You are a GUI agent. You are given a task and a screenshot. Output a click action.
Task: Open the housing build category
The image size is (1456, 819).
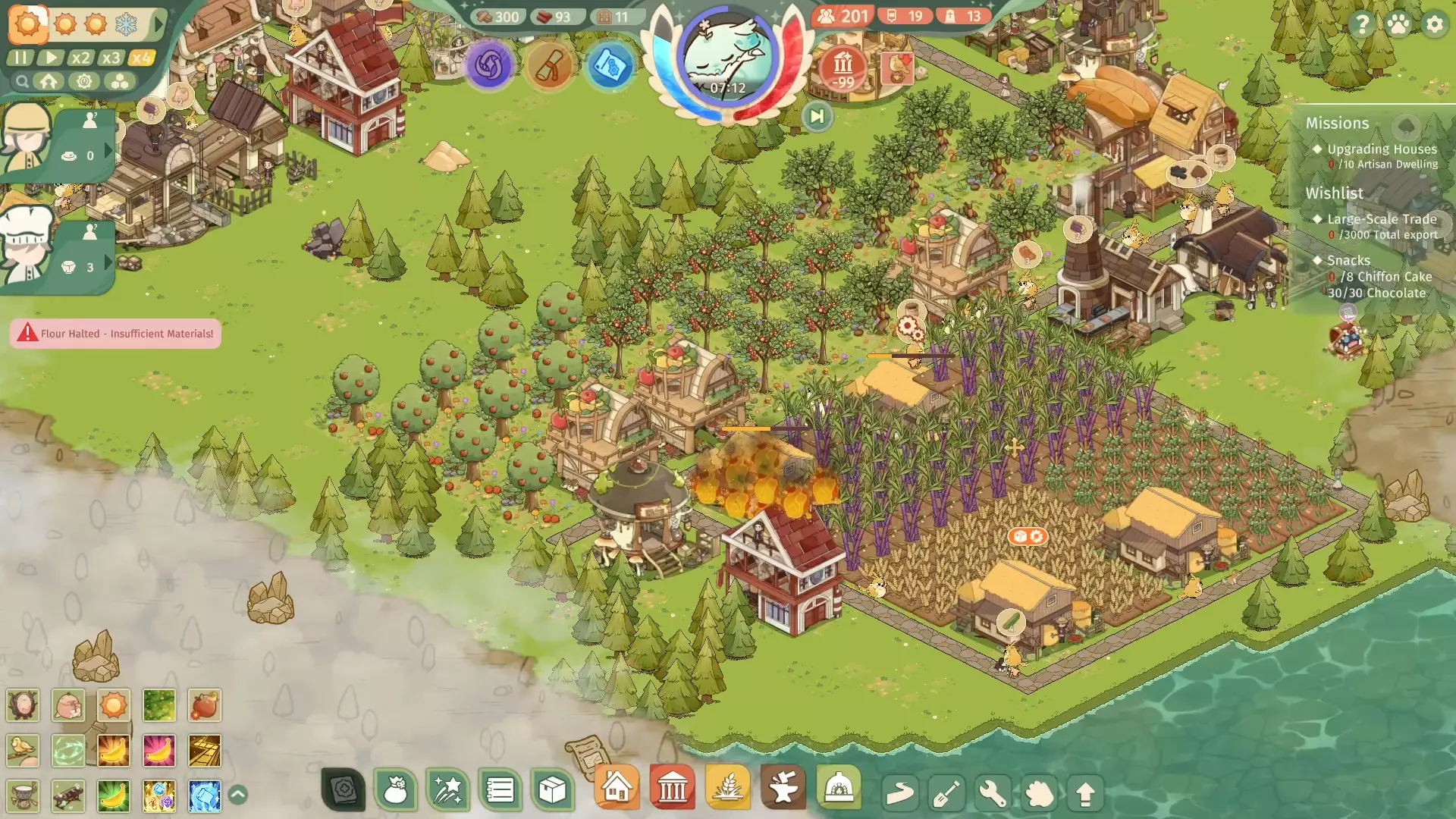click(x=617, y=788)
